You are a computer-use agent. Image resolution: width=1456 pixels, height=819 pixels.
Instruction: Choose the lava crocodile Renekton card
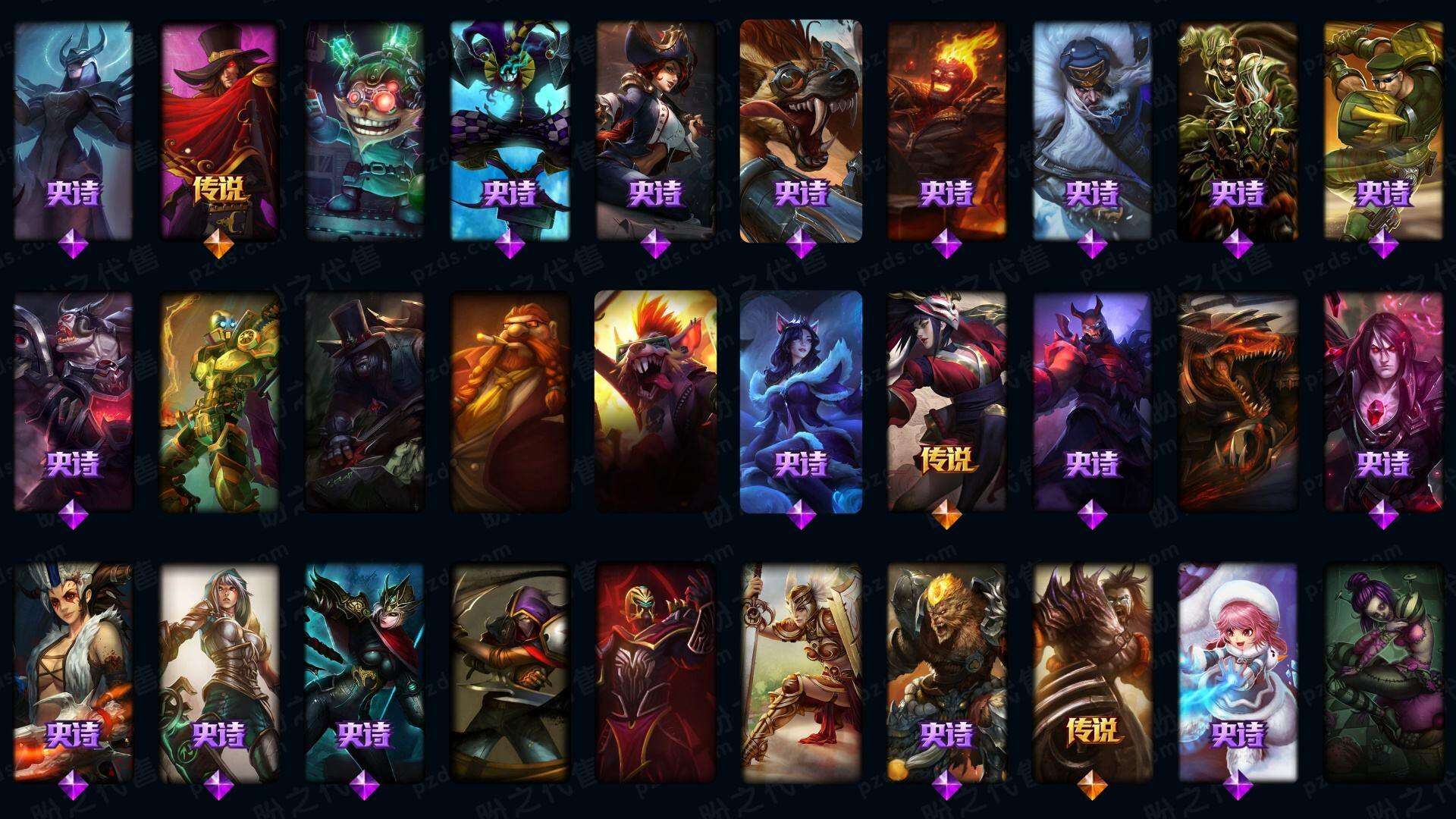pos(1238,402)
